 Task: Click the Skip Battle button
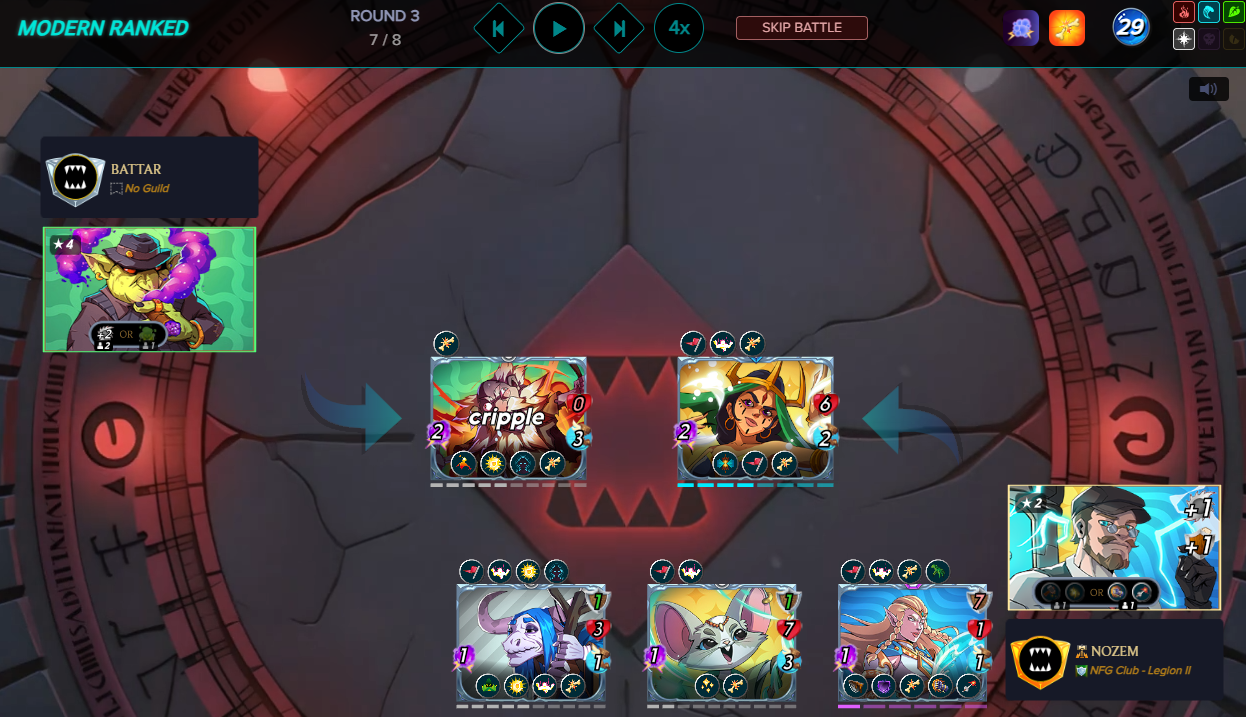tap(801, 28)
